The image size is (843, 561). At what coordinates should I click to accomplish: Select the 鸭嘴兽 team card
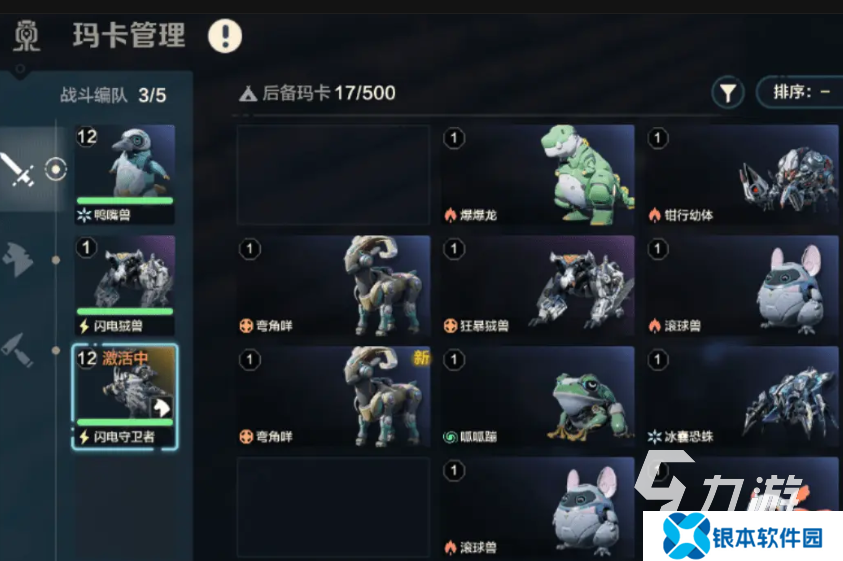point(124,174)
